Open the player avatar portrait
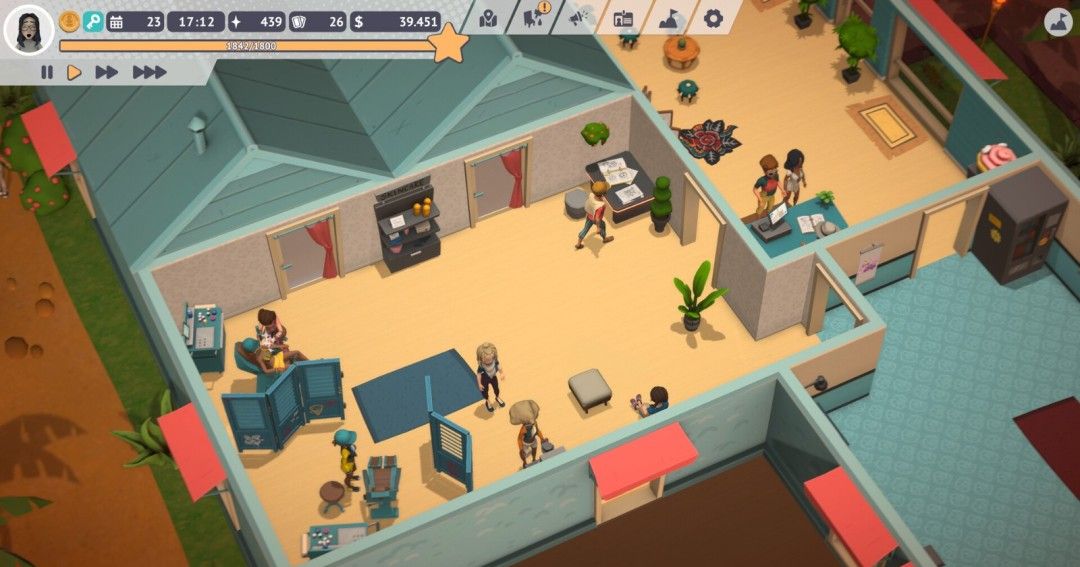Image resolution: width=1080 pixels, height=567 pixels. (x=29, y=30)
